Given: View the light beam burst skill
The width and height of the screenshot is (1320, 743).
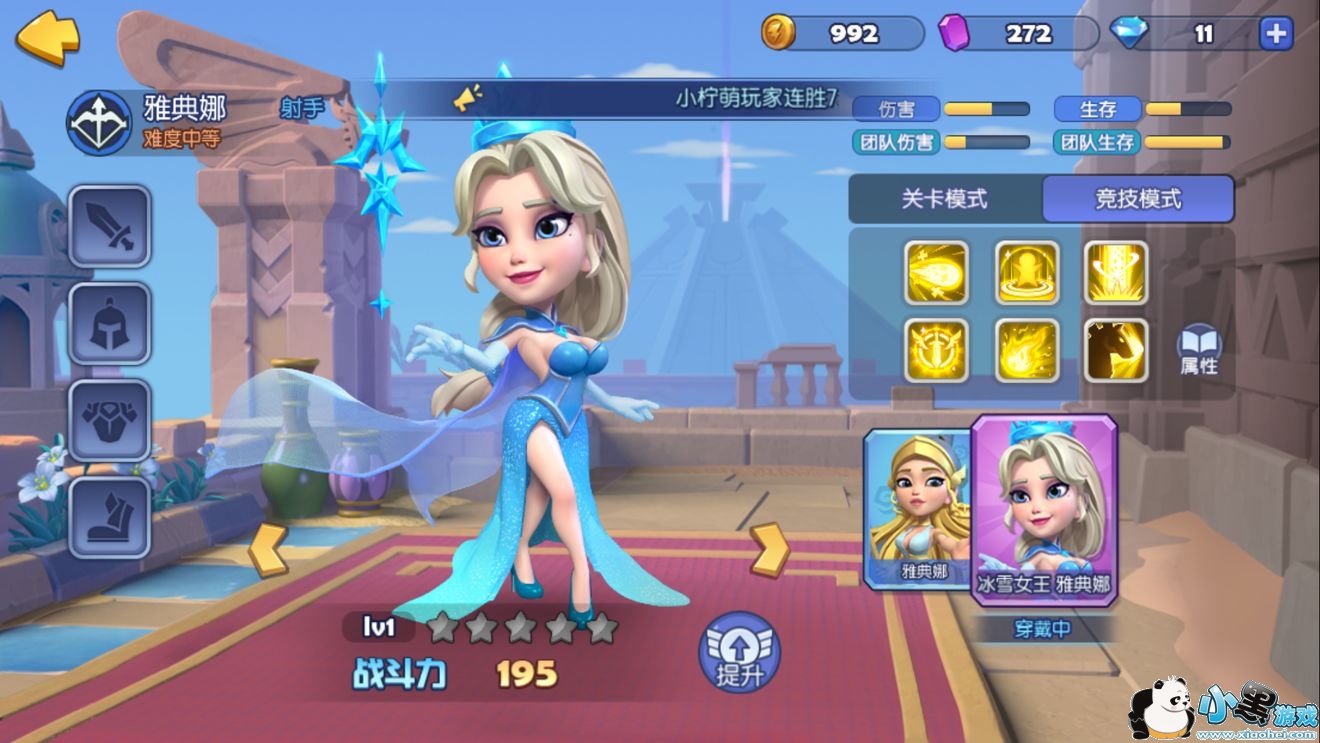Looking at the screenshot, I should (x=1116, y=272).
